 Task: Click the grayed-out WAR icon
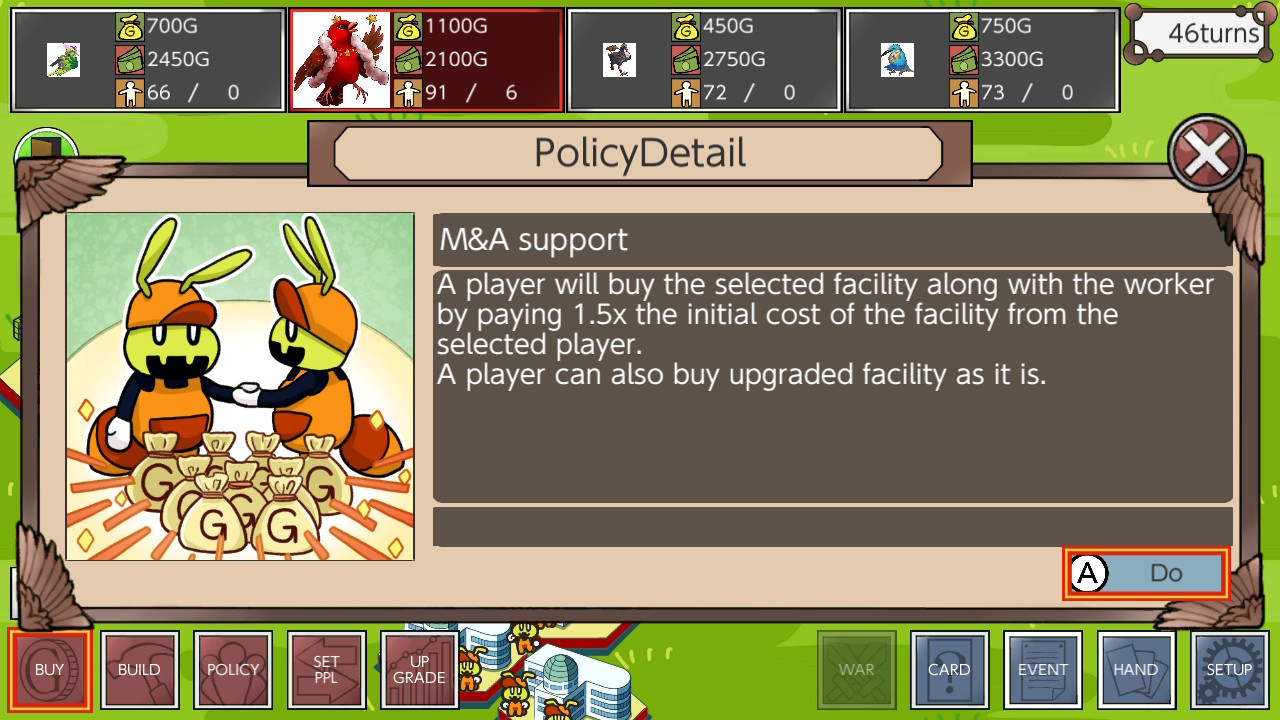coord(856,669)
